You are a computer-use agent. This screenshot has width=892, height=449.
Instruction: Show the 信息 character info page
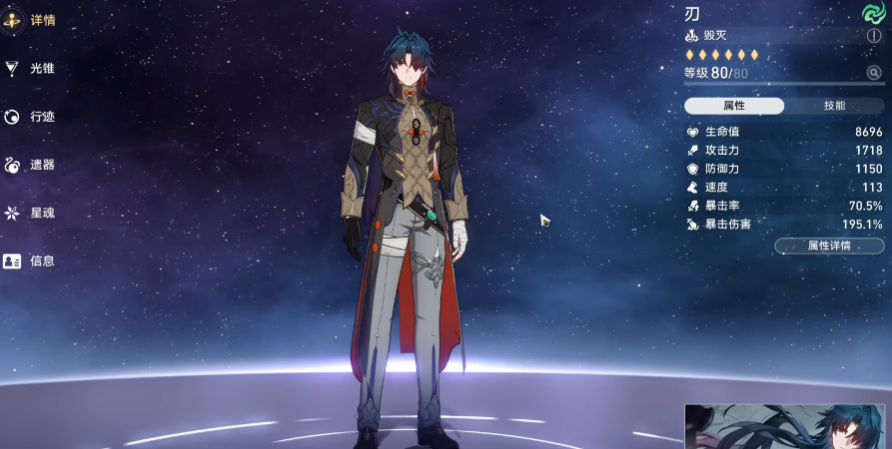click(28, 260)
